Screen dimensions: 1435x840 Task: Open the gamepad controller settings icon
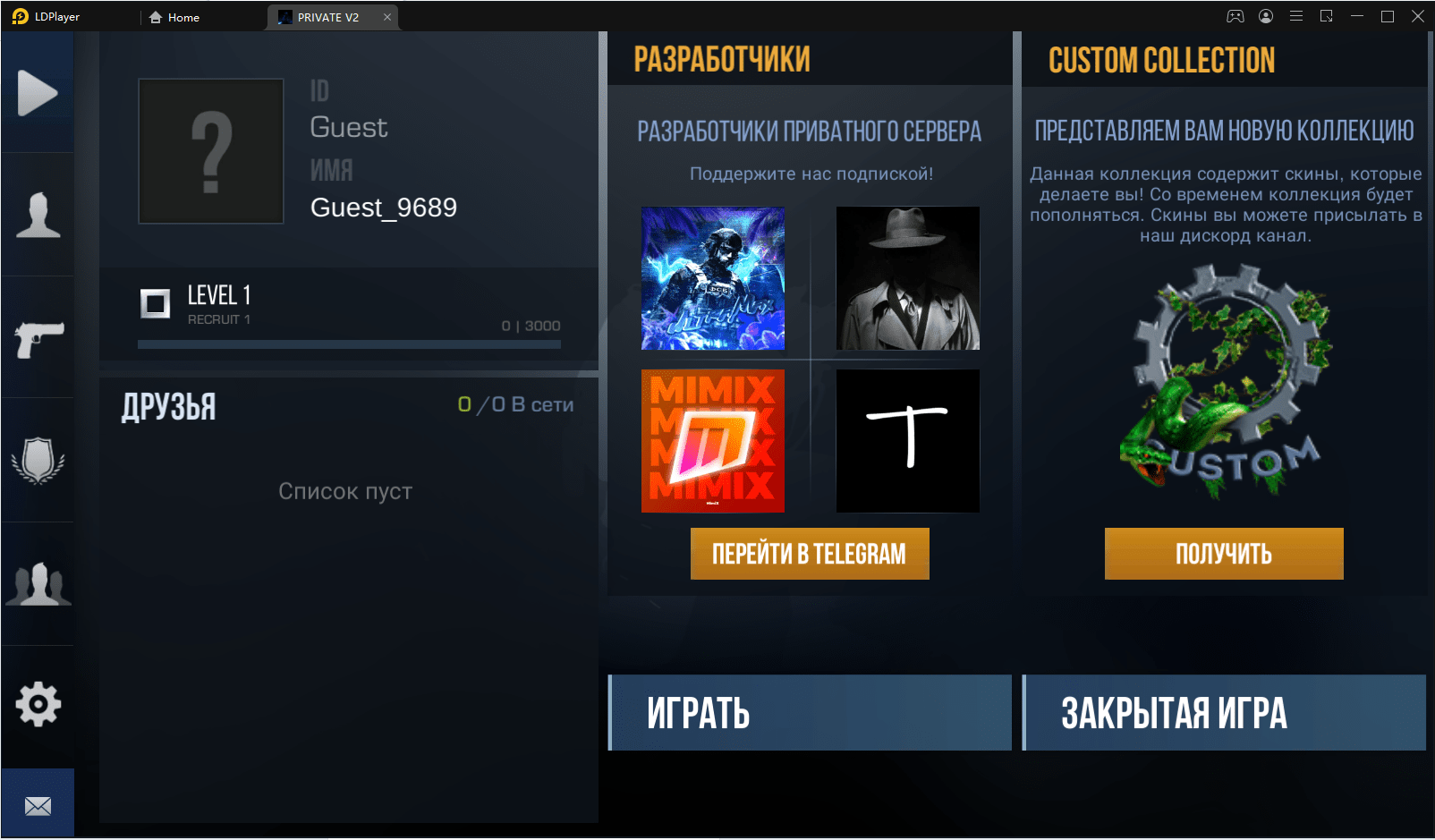coord(1235,15)
